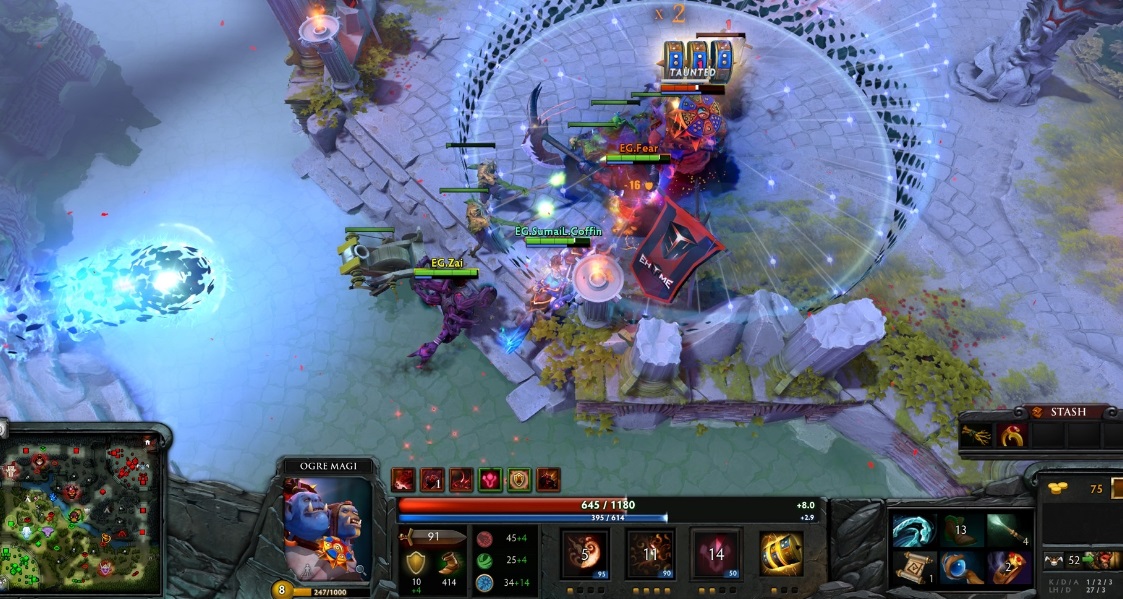
Task: Activate the Fireblast ability on cooldown 5
Action: pyautogui.click(x=586, y=554)
